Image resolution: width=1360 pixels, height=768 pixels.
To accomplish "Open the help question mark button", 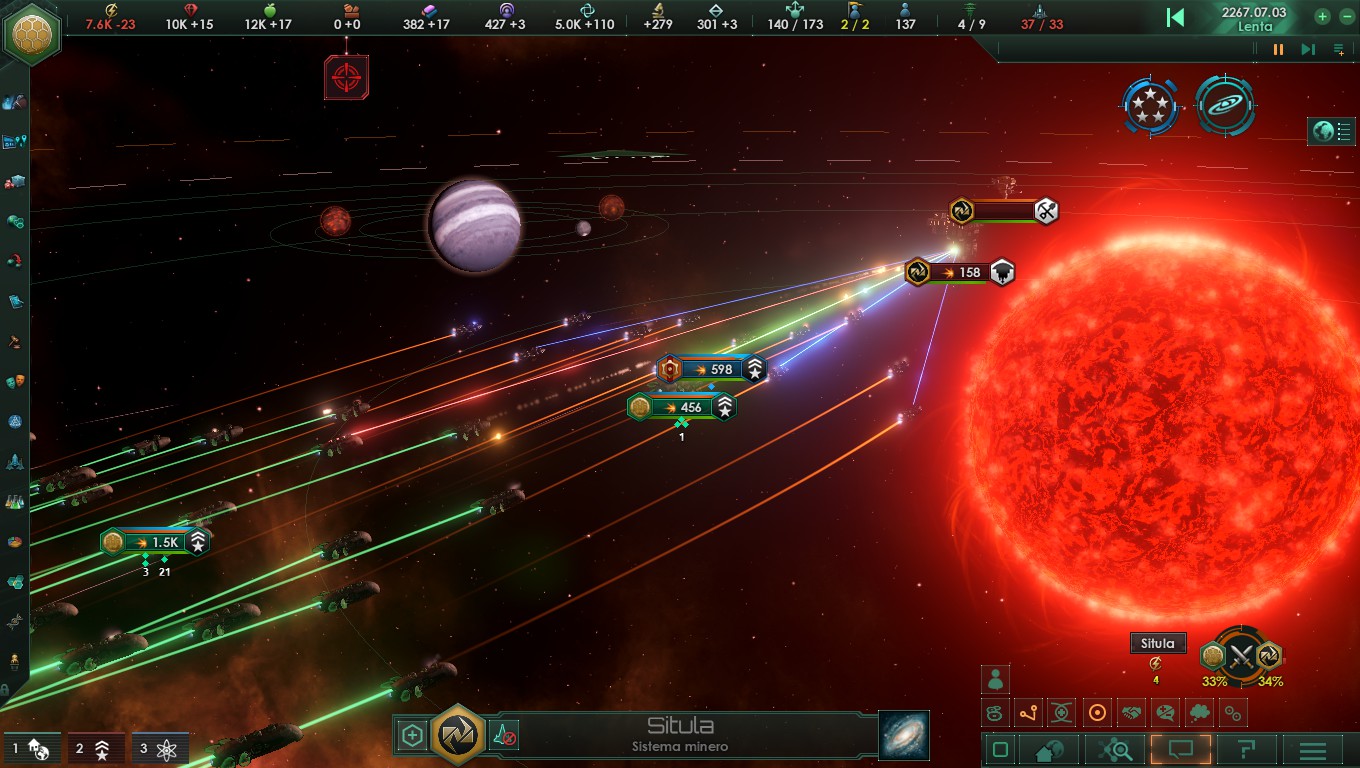I will (1246, 750).
